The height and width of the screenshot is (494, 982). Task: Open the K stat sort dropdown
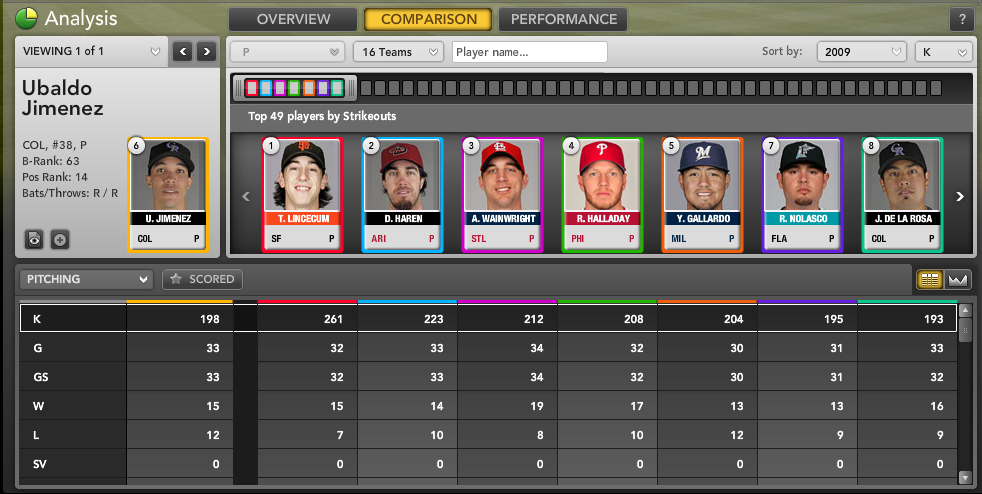coord(943,52)
